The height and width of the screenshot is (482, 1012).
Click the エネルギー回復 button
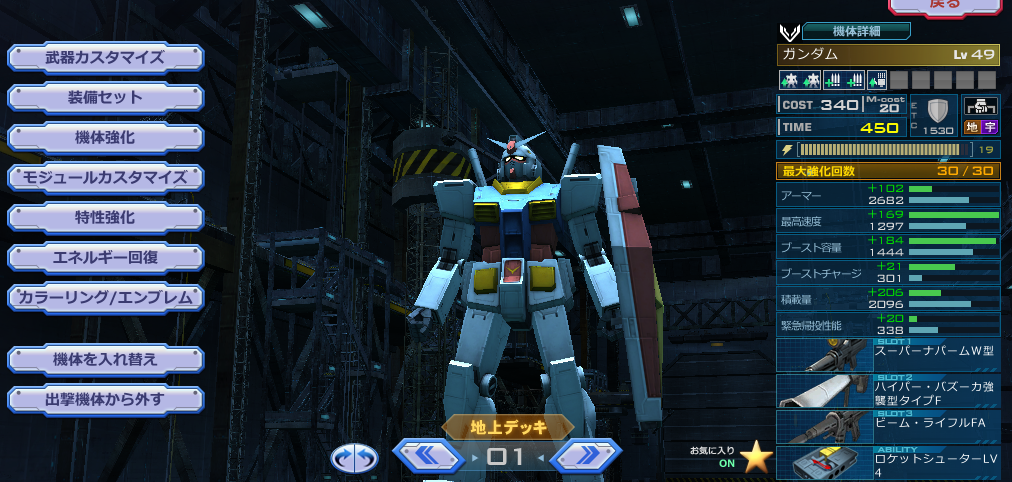[x=105, y=257]
